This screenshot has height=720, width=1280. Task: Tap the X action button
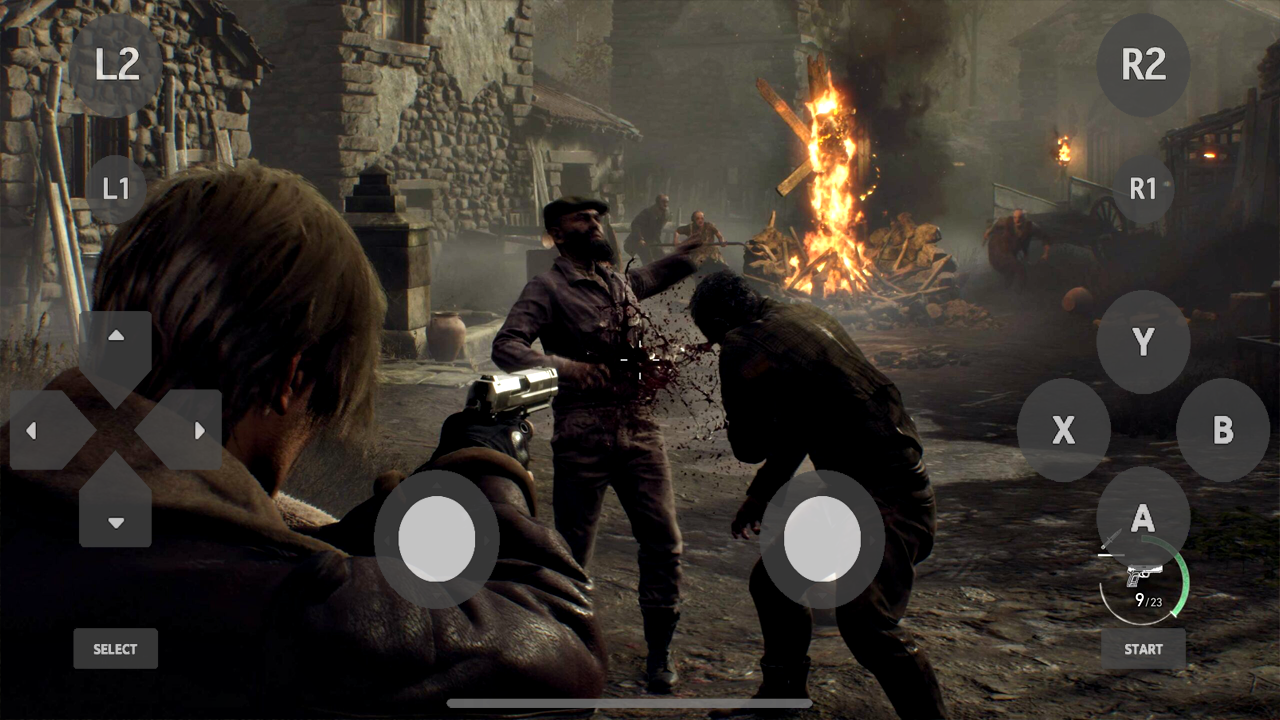1064,430
